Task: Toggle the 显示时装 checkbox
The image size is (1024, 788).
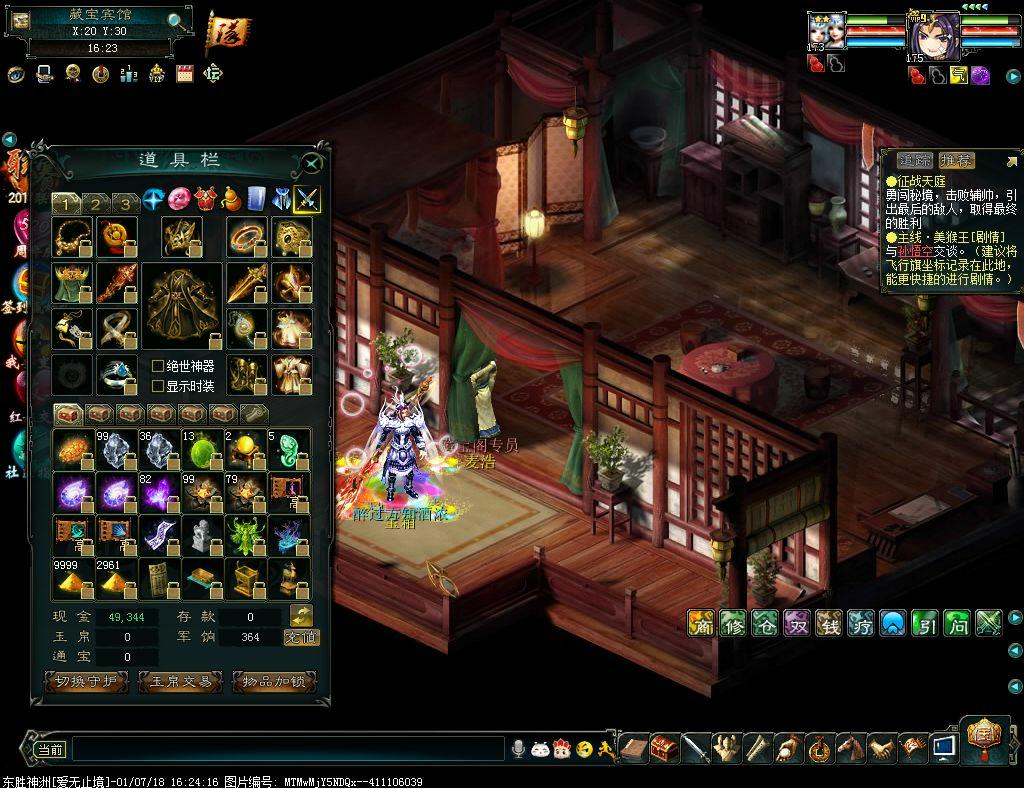Action: (x=158, y=386)
